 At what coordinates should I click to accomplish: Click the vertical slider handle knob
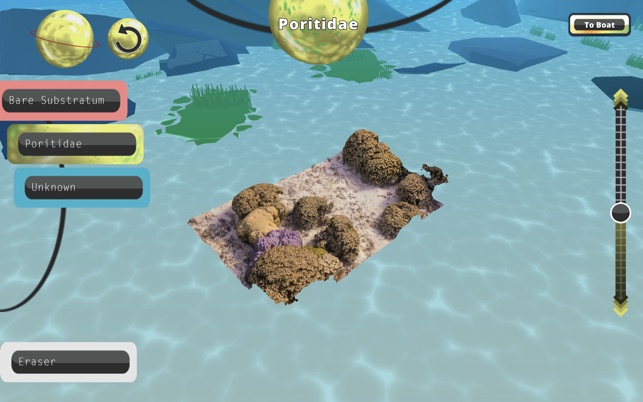tap(621, 212)
